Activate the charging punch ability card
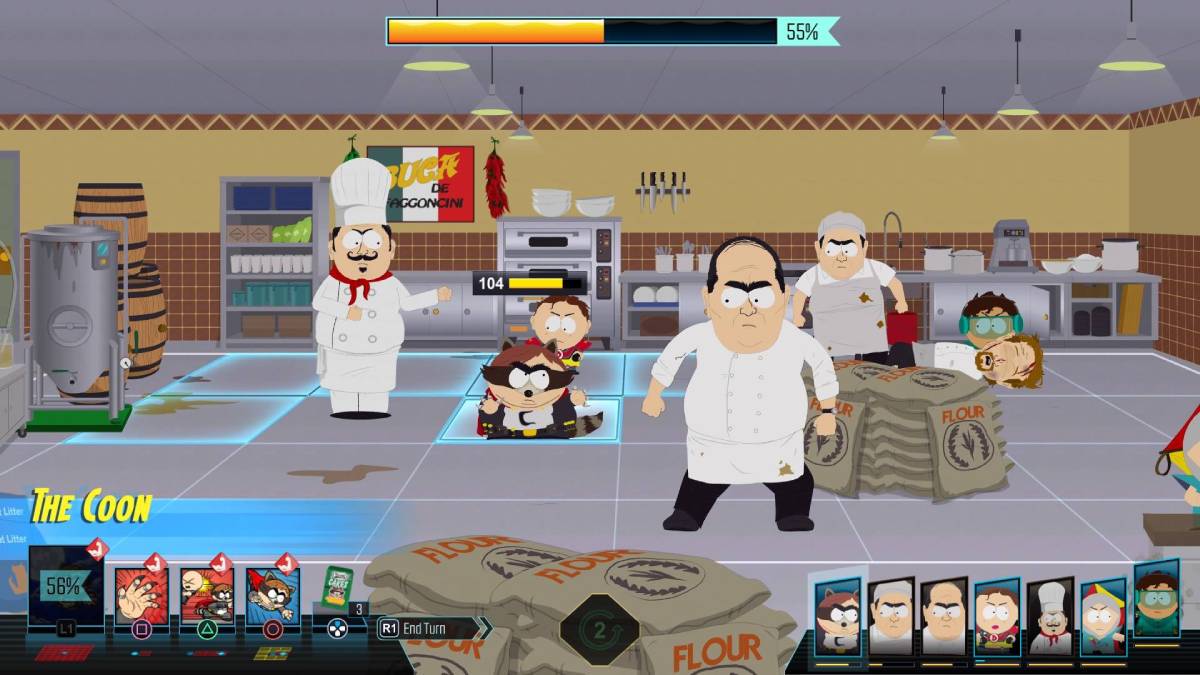 pyautogui.click(x=207, y=596)
